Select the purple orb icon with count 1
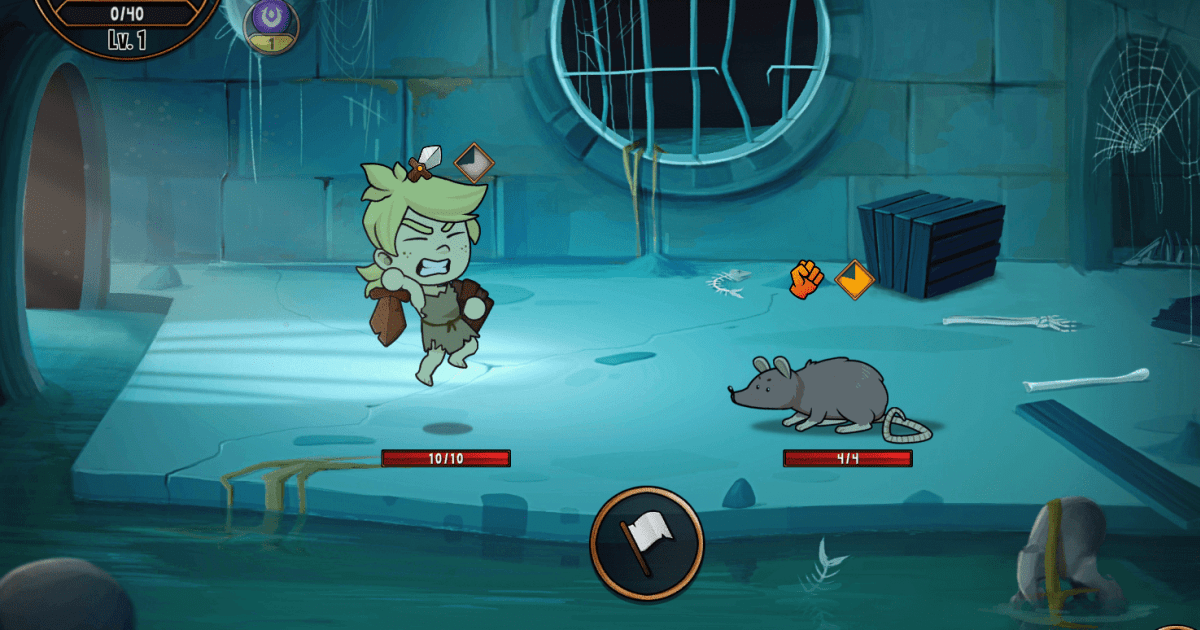This screenshot has height=630, width=1200. click(270, 22)
